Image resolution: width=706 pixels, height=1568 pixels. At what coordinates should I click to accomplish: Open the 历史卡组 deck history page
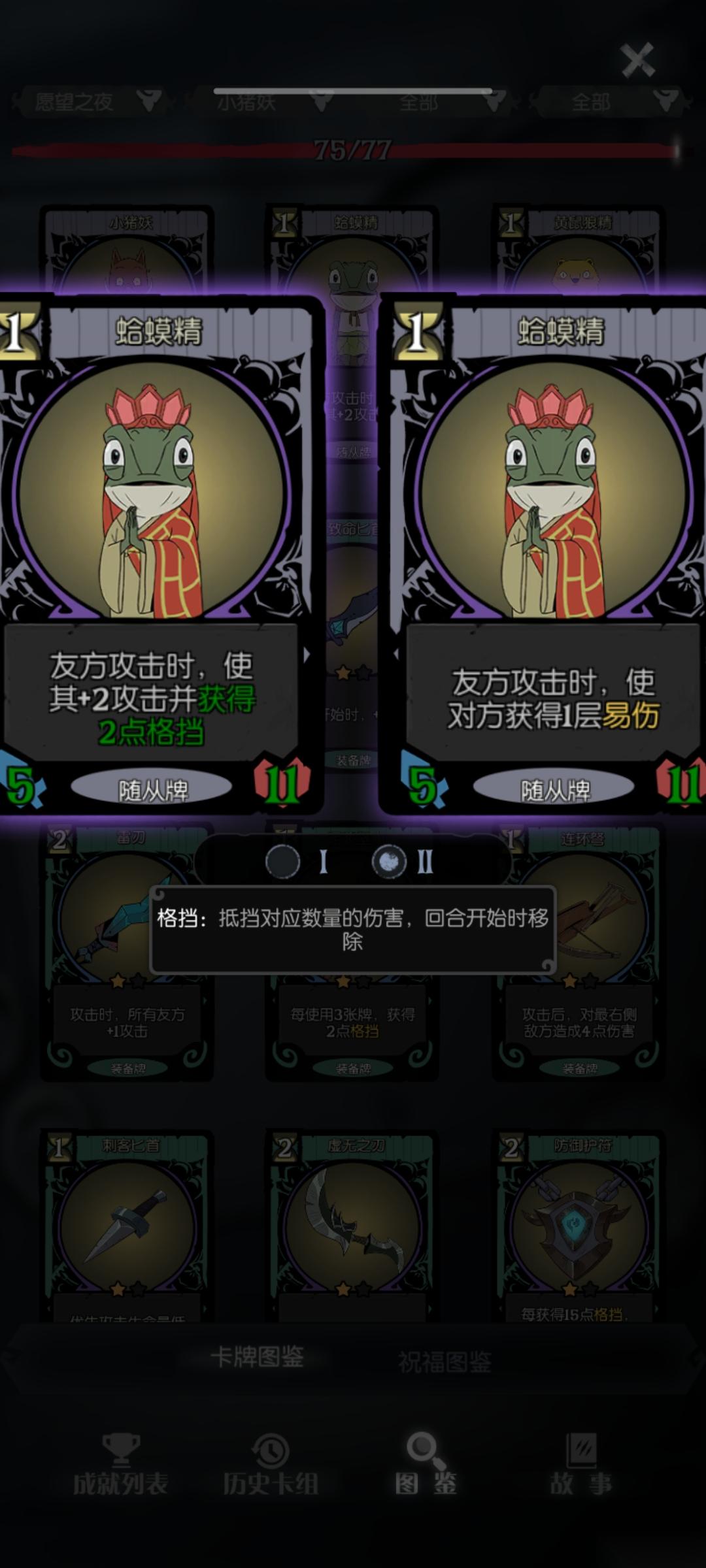click(271, 1467)
